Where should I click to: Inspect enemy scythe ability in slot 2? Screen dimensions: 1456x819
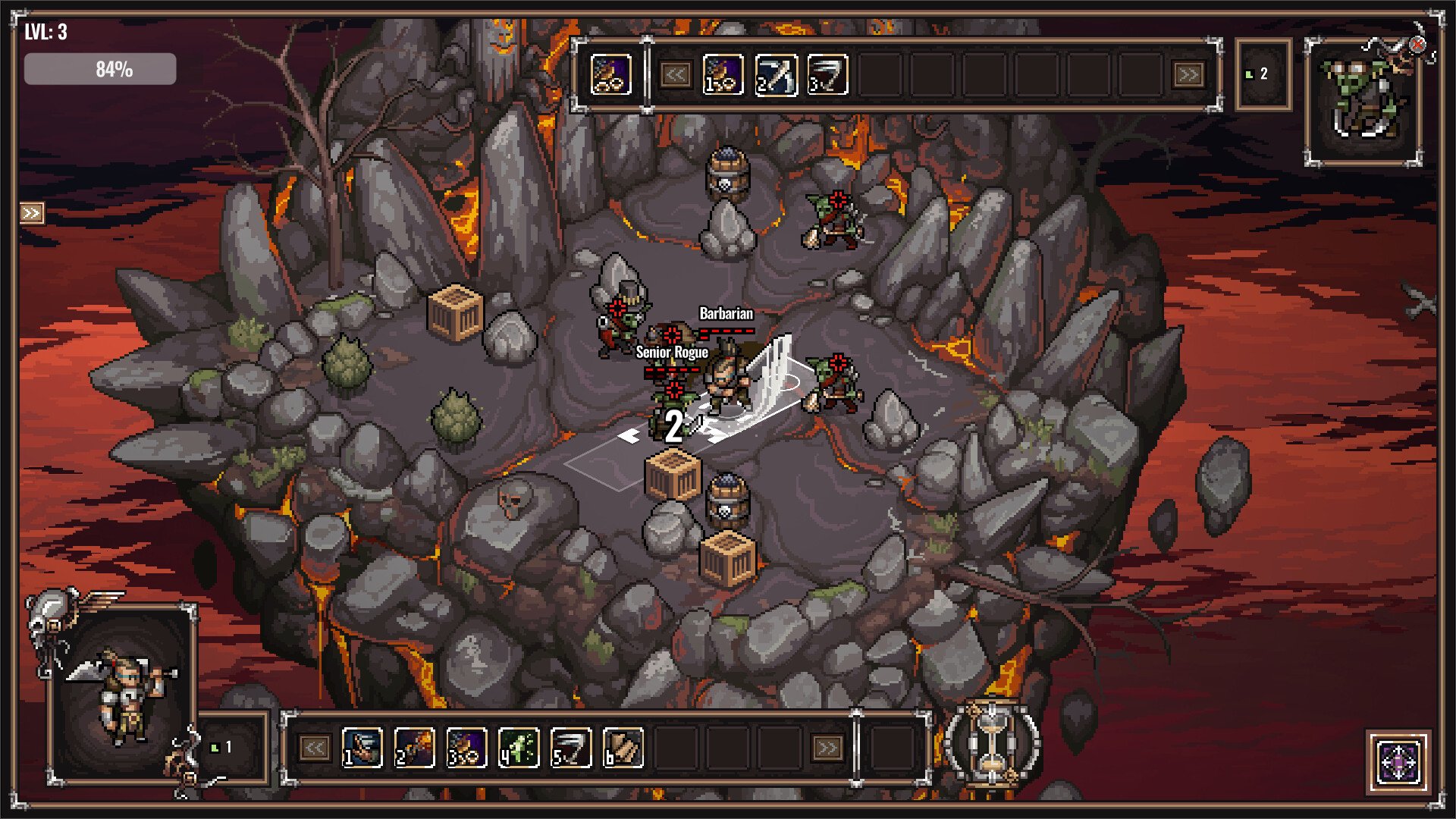point(776,74)
